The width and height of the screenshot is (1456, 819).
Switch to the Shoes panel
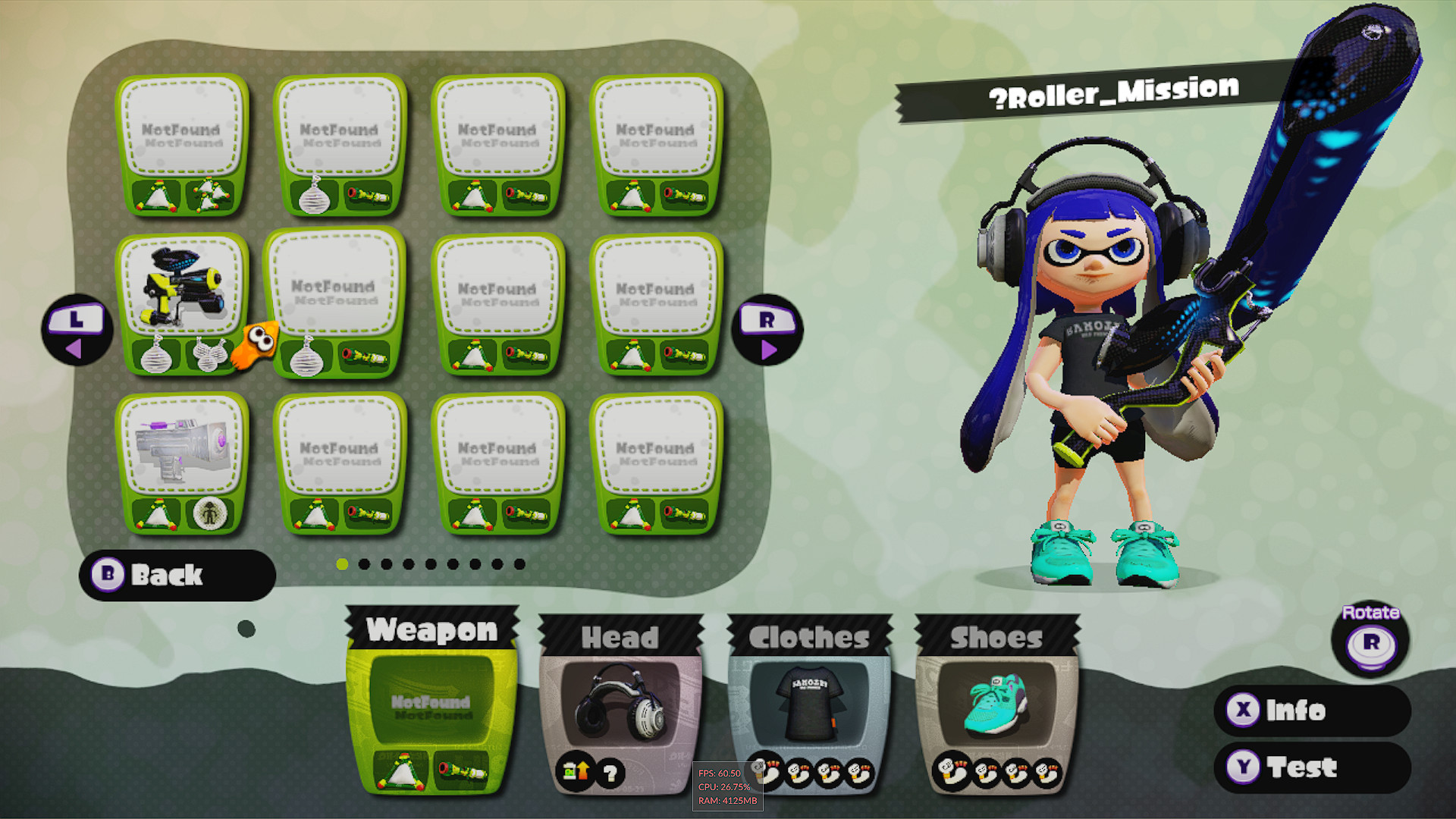(x=996, y=638)
